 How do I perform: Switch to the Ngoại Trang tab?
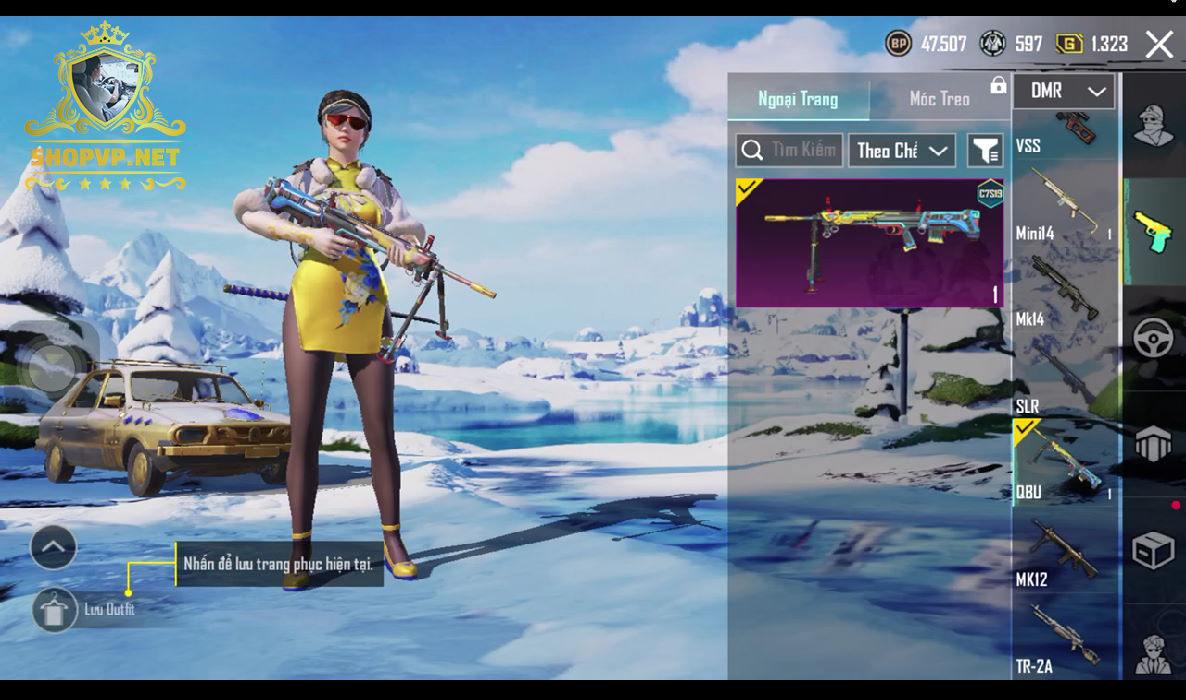point(798,99)
